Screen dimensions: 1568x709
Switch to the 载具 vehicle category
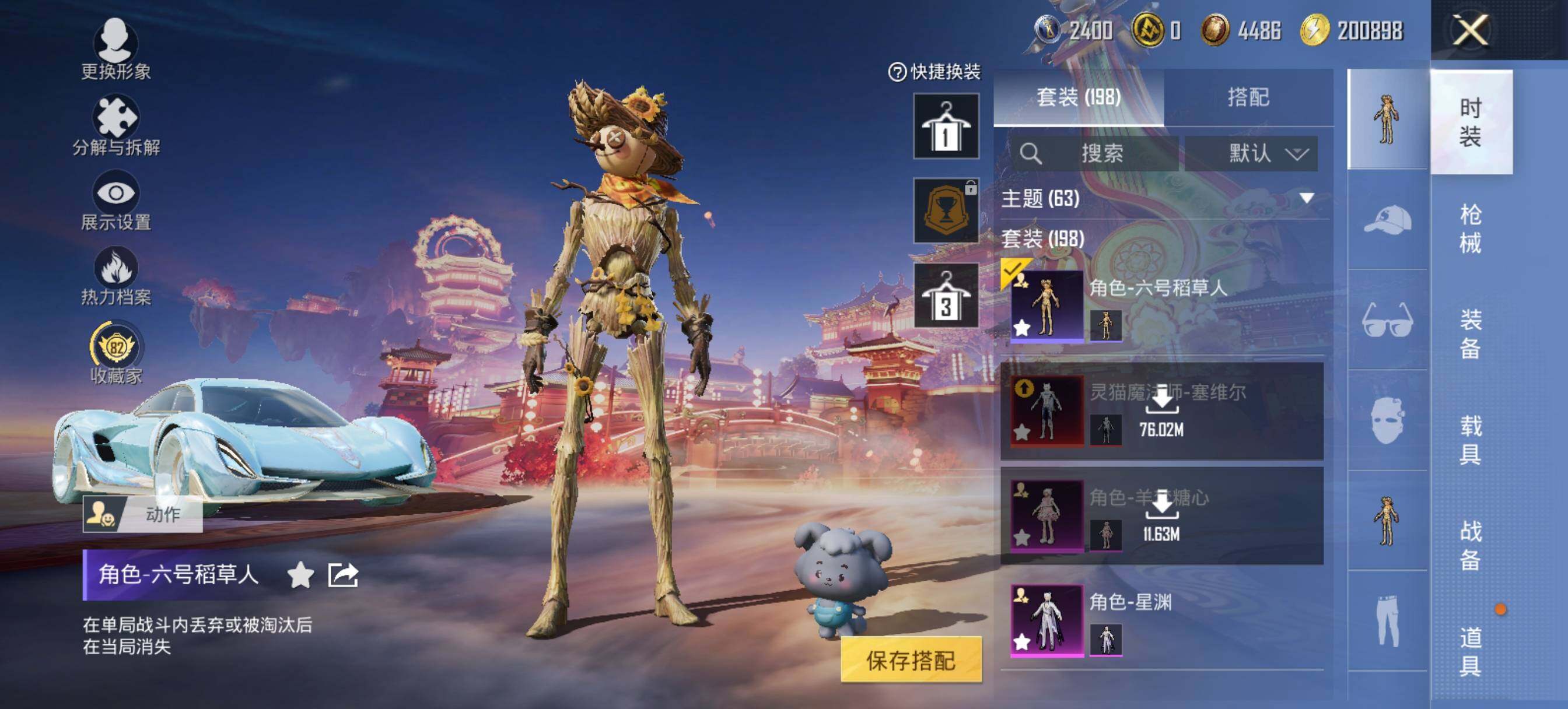(1469, 440)
